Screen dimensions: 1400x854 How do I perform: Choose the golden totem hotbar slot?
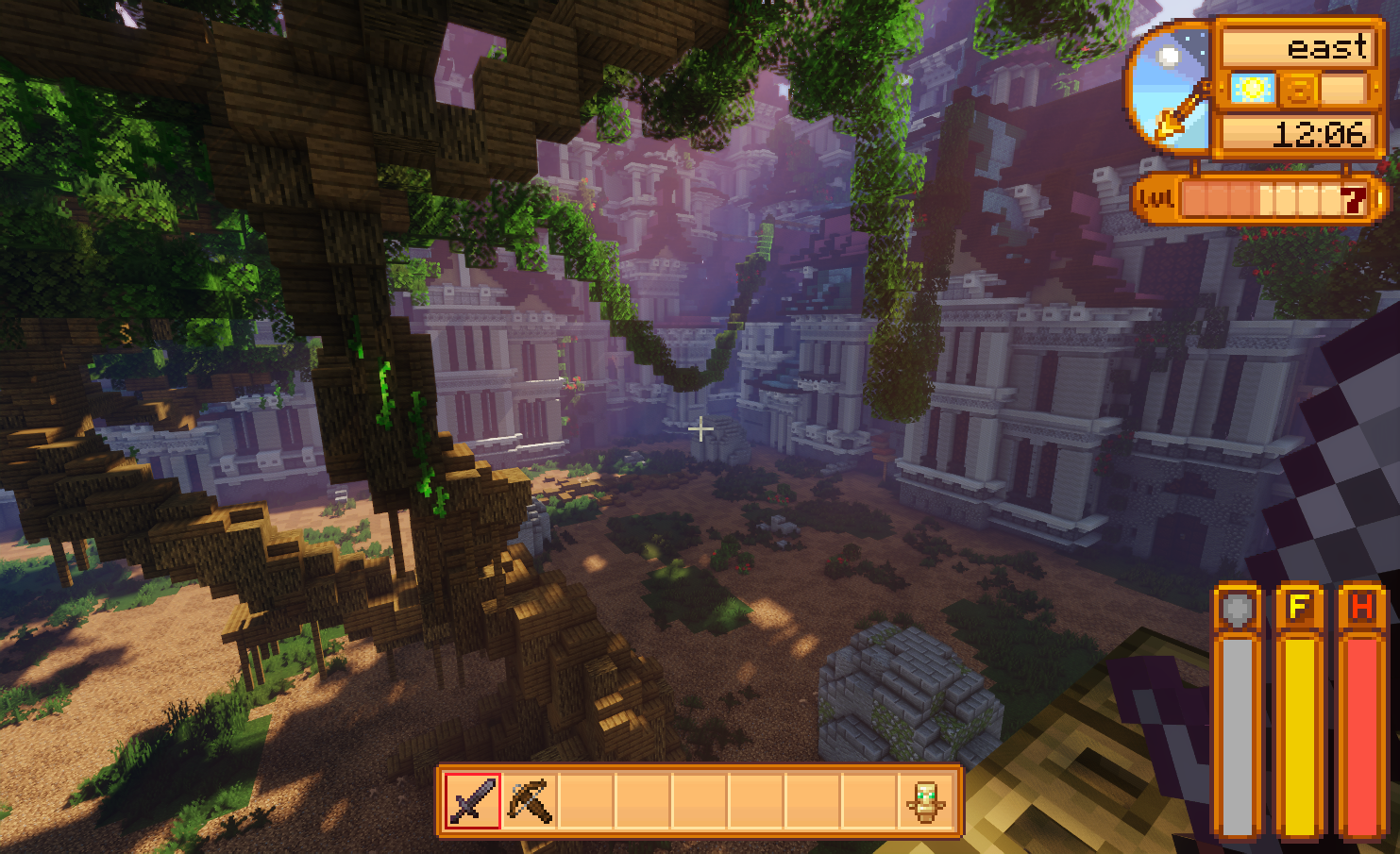coord(925,801)
